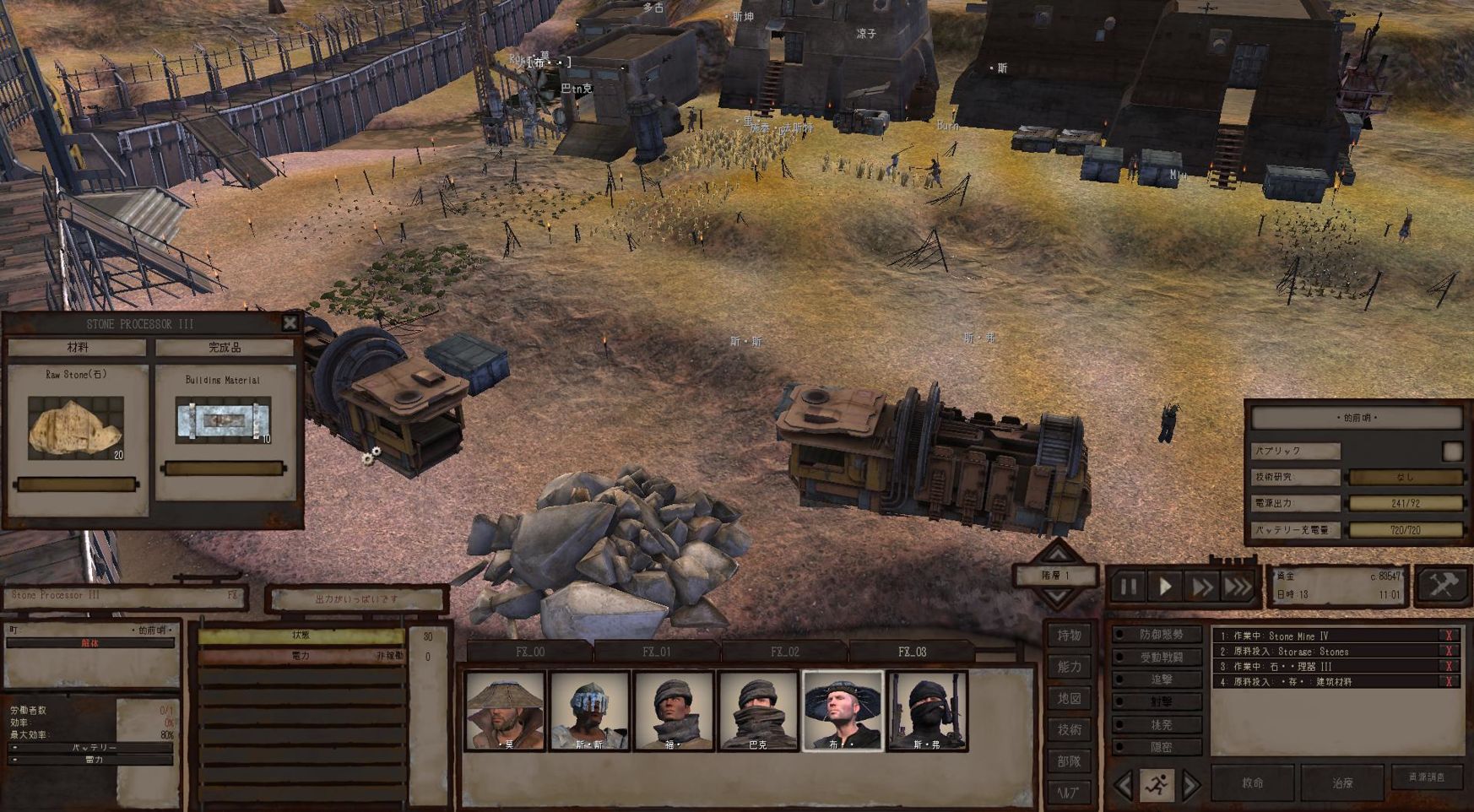This screenshot has height=812, width=1474.
Task: Click the heal (治療) button
Action: 1342,783
